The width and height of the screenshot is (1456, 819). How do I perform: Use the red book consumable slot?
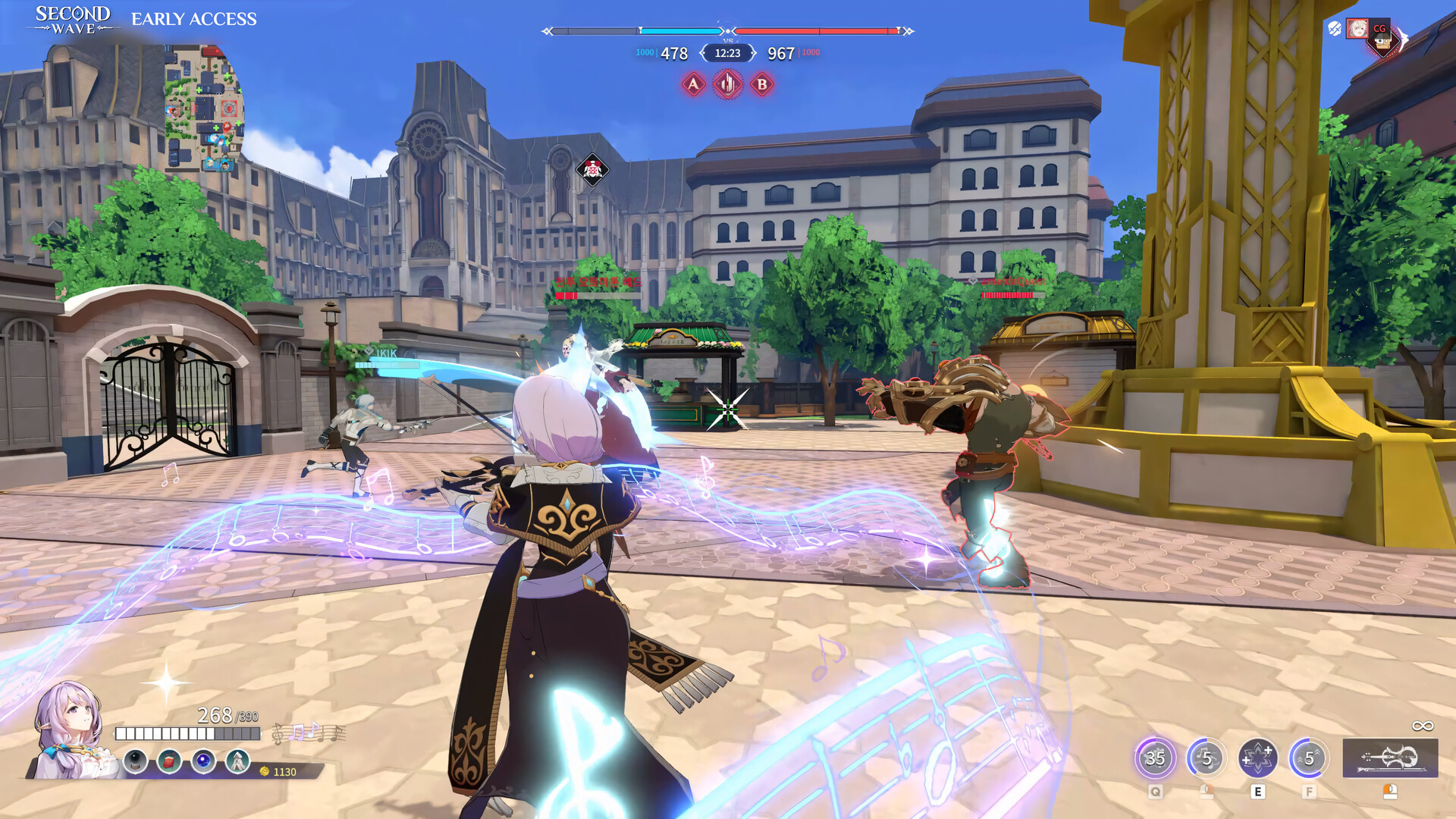point(168,761)
